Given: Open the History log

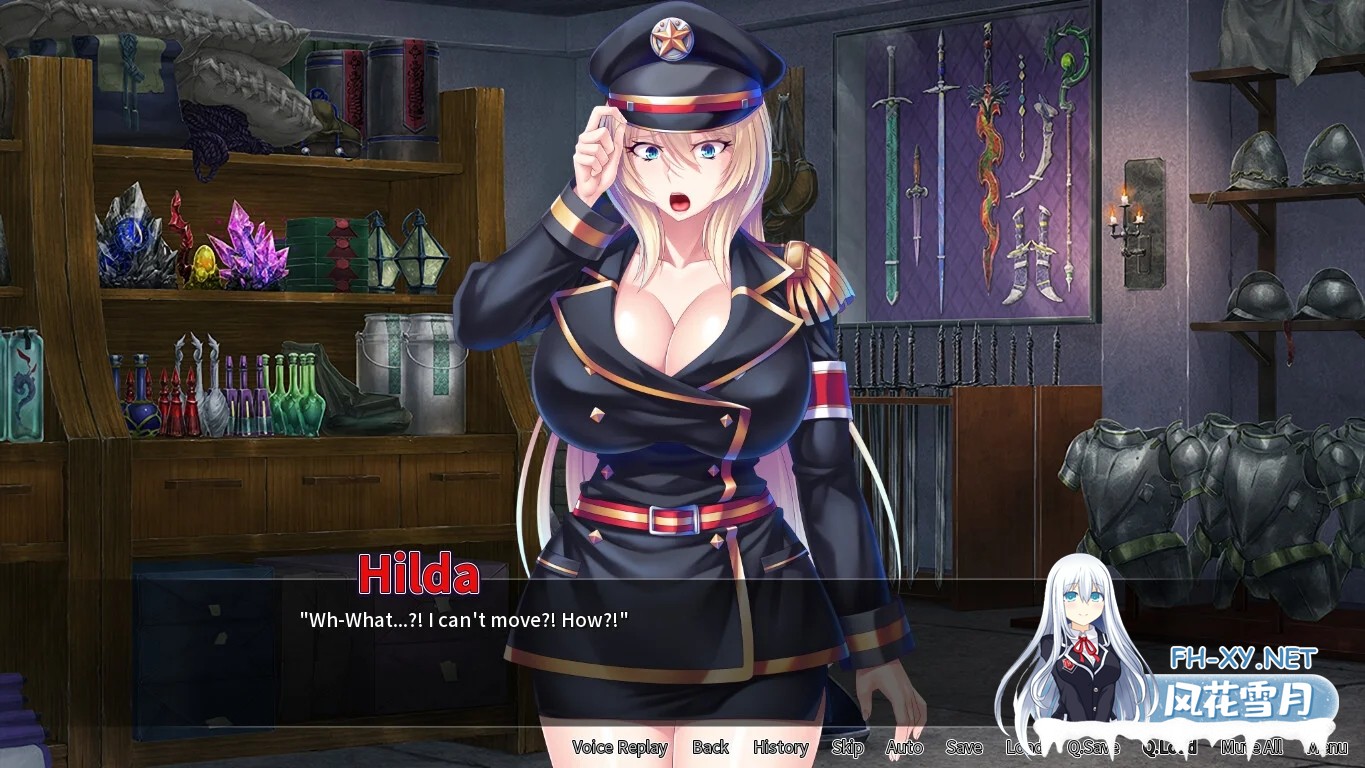Looking at the screenshot, I should point(780,747).
